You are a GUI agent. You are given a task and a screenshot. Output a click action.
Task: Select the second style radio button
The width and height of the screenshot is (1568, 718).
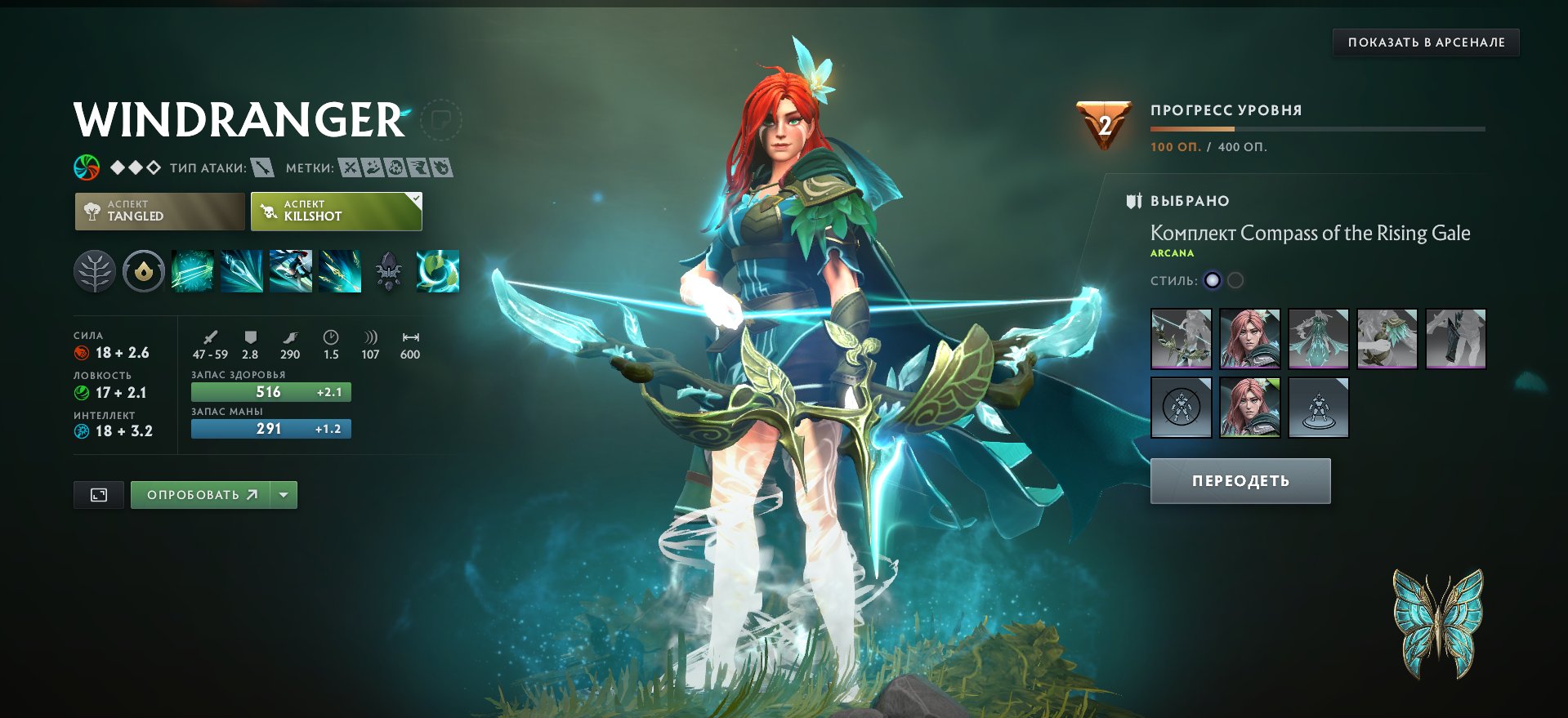(x=1236, y=280)
